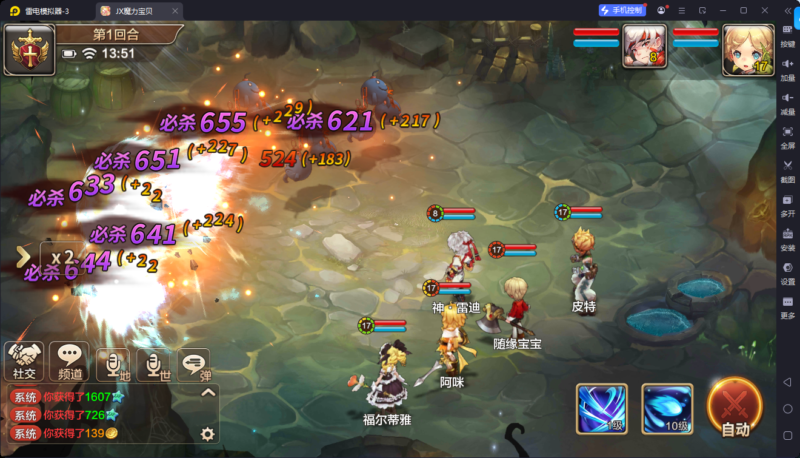This screenshot has height=458, width=800.
Task: Enter 全屏 fullscreen mode
Action: [x=788, y=136]
